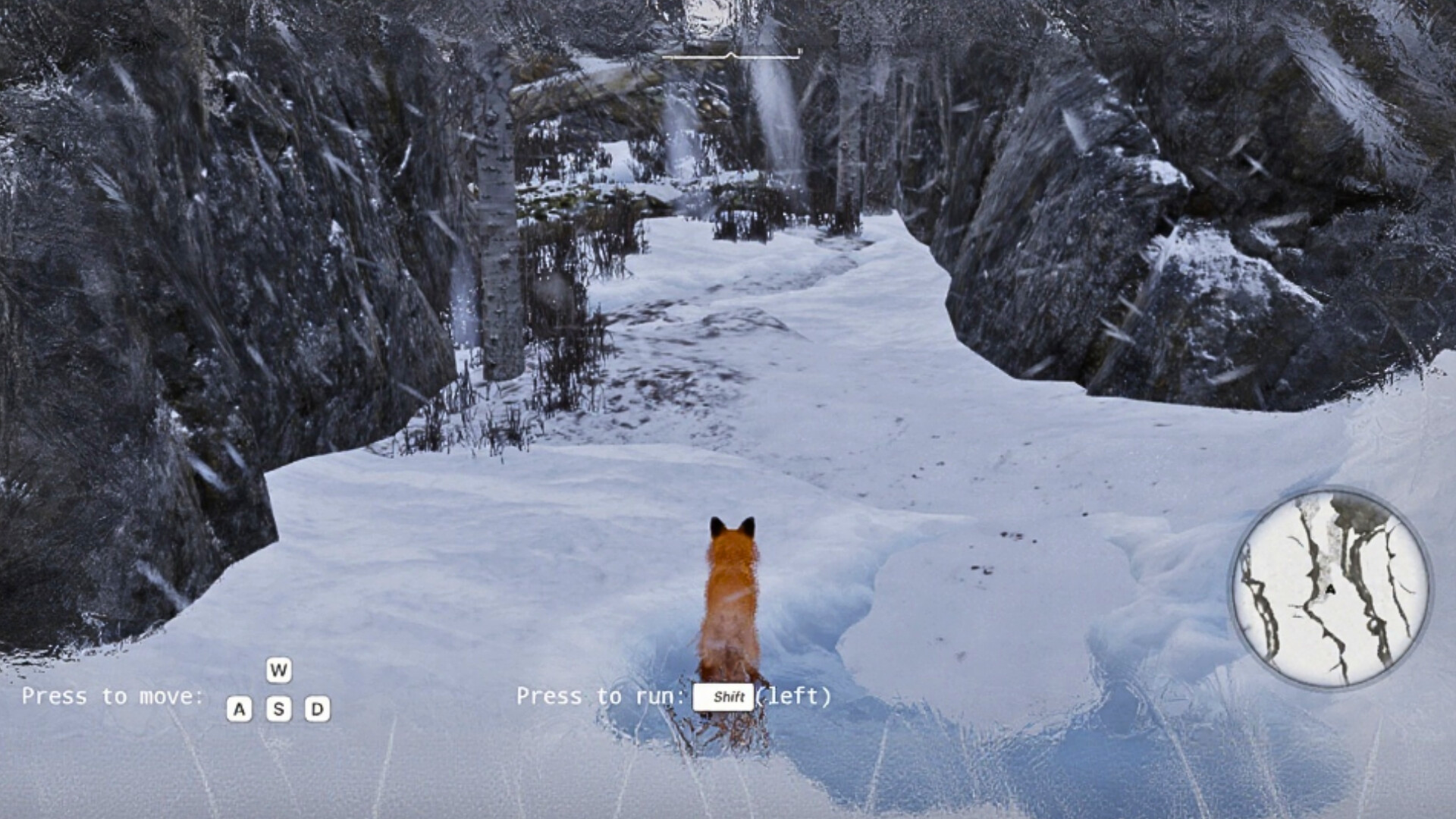The height and width of the screenshot is (819, 1456).
Task: Select the A key prompt icon
Action: pyautogui.click(x=240, y=709)
